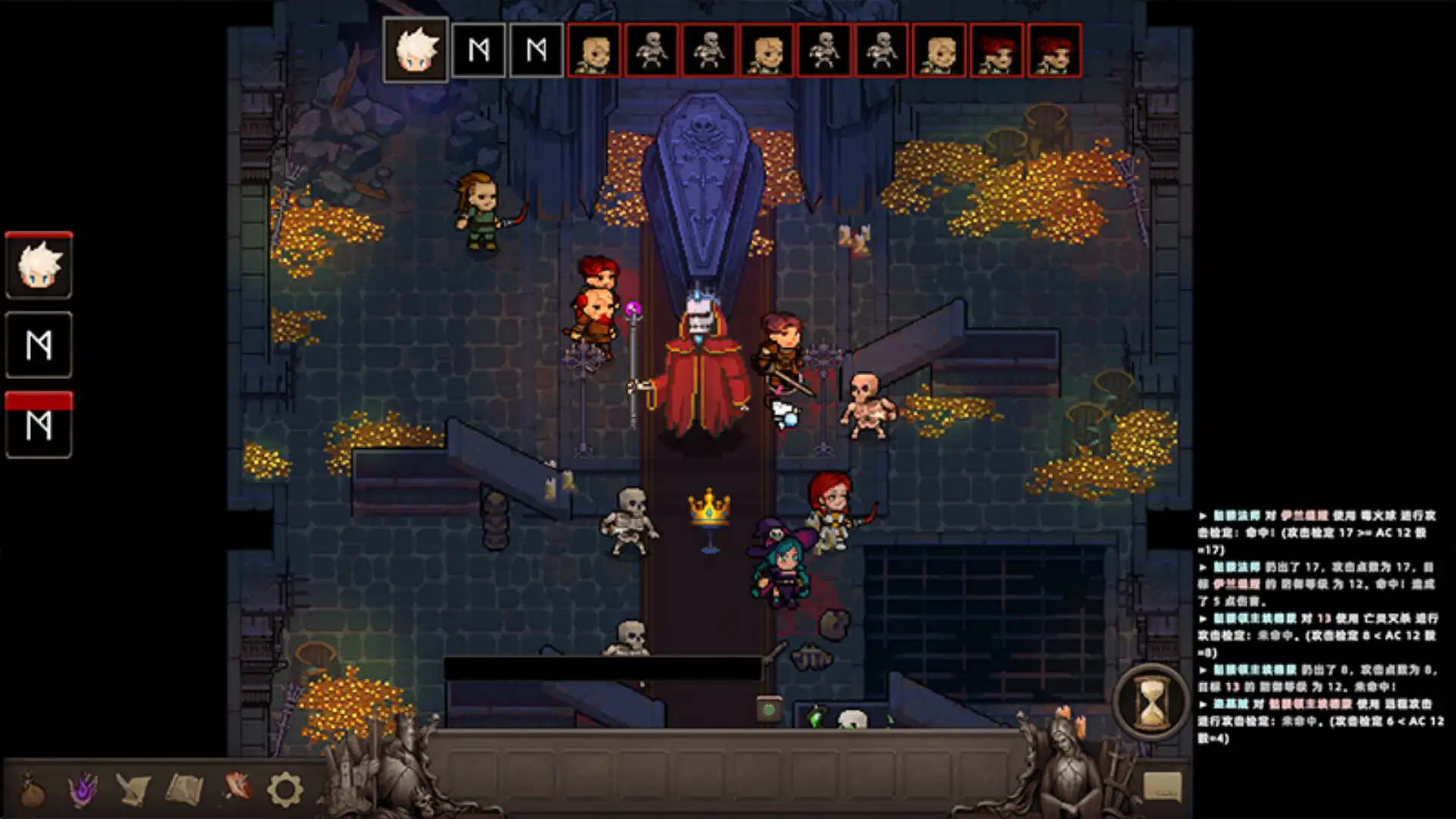
Task: Toggle selection of the middle rune portrait on left
Action: (39, 346)
